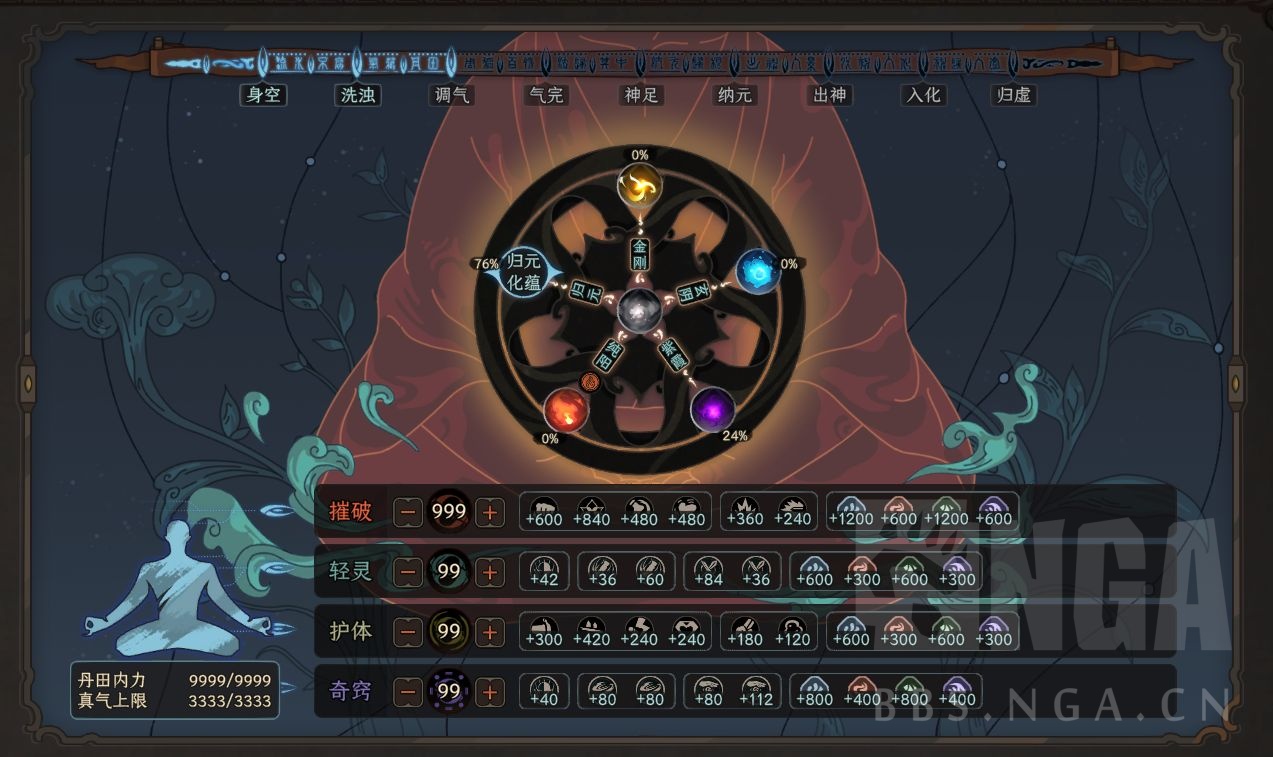
Task: Open the 入化 stage
Action: point(922,95)
